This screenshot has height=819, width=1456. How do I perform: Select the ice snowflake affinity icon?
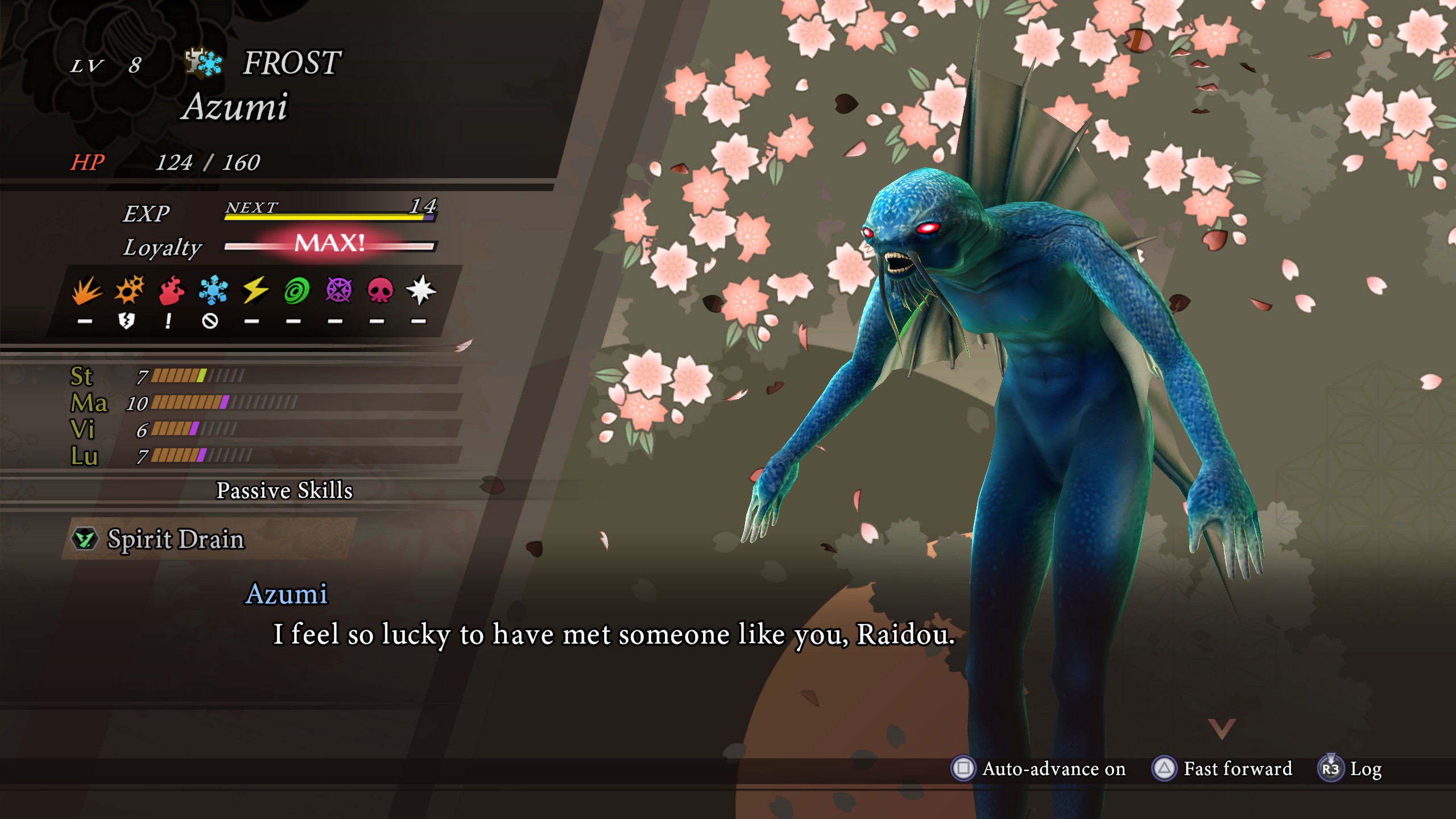pyautogui.click(x=213, y=291)
